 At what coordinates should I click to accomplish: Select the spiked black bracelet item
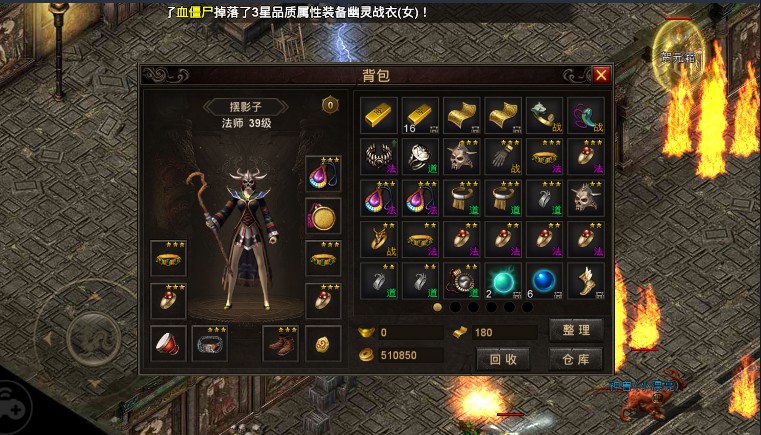tap(379, 156)
